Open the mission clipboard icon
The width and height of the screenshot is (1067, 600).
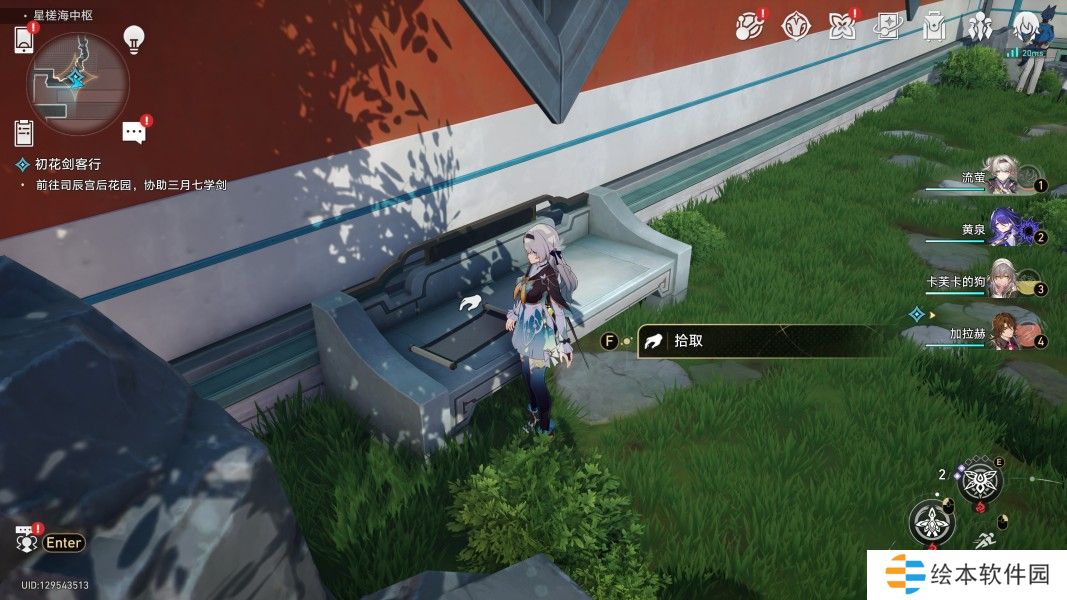(24, 132)
